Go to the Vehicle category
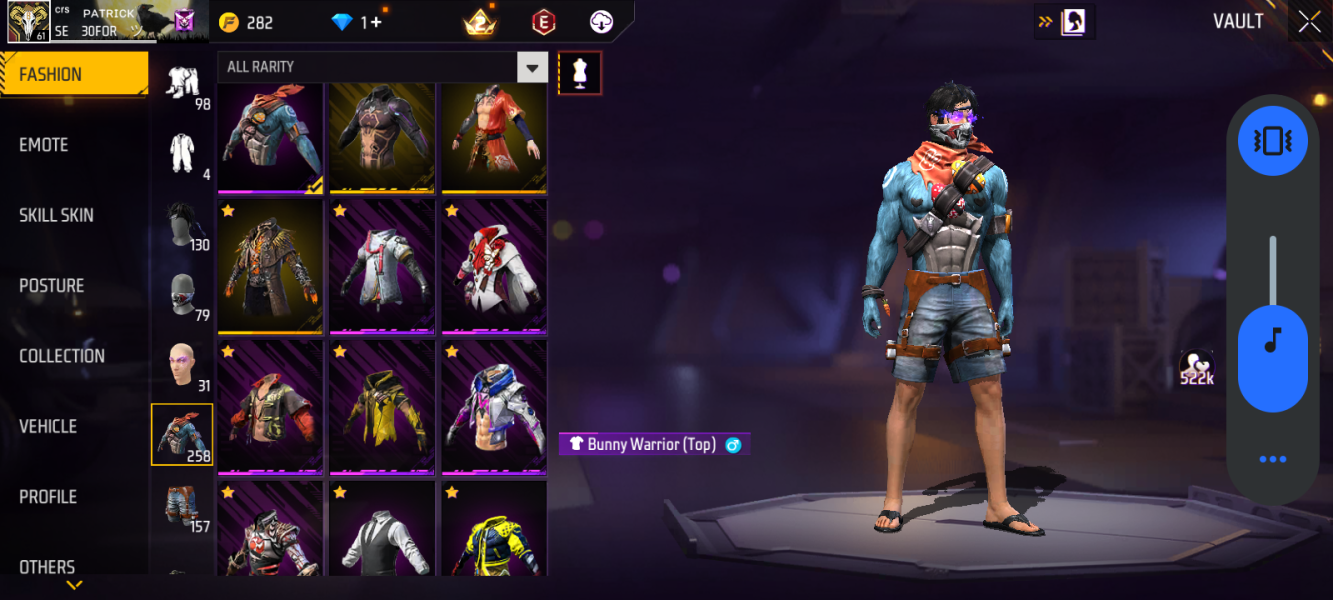This screenshot has height=600, width=1333. pos(48,426)
